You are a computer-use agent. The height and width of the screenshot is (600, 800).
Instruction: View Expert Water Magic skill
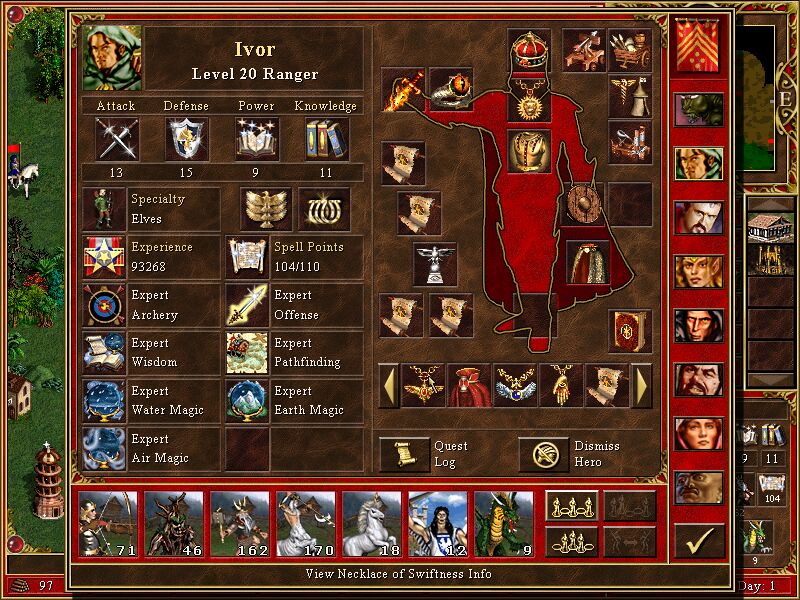(x=104, y=401)
